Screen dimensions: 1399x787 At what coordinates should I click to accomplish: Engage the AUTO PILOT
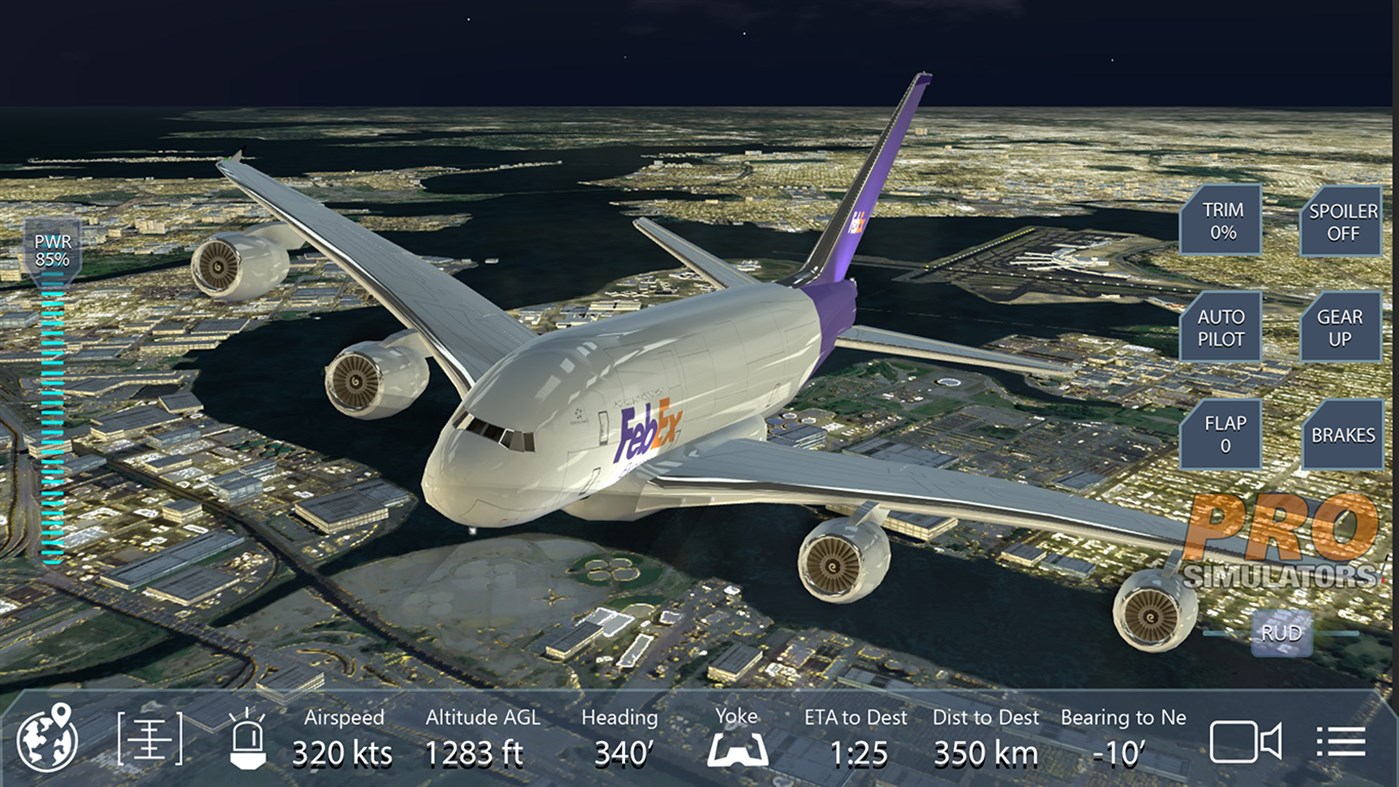click(1220, 327)
